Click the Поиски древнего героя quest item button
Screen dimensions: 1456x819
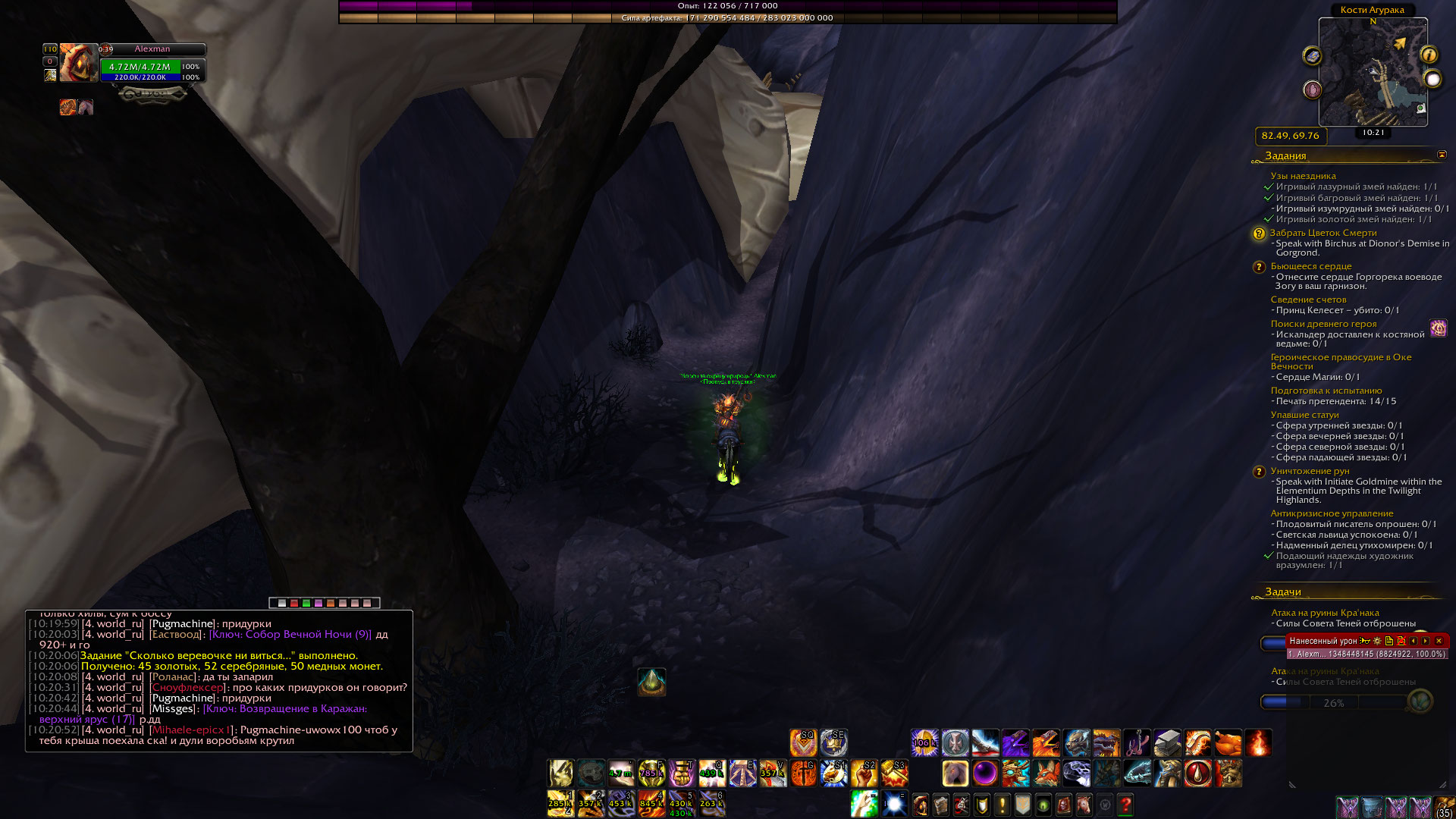point(1438,328)
